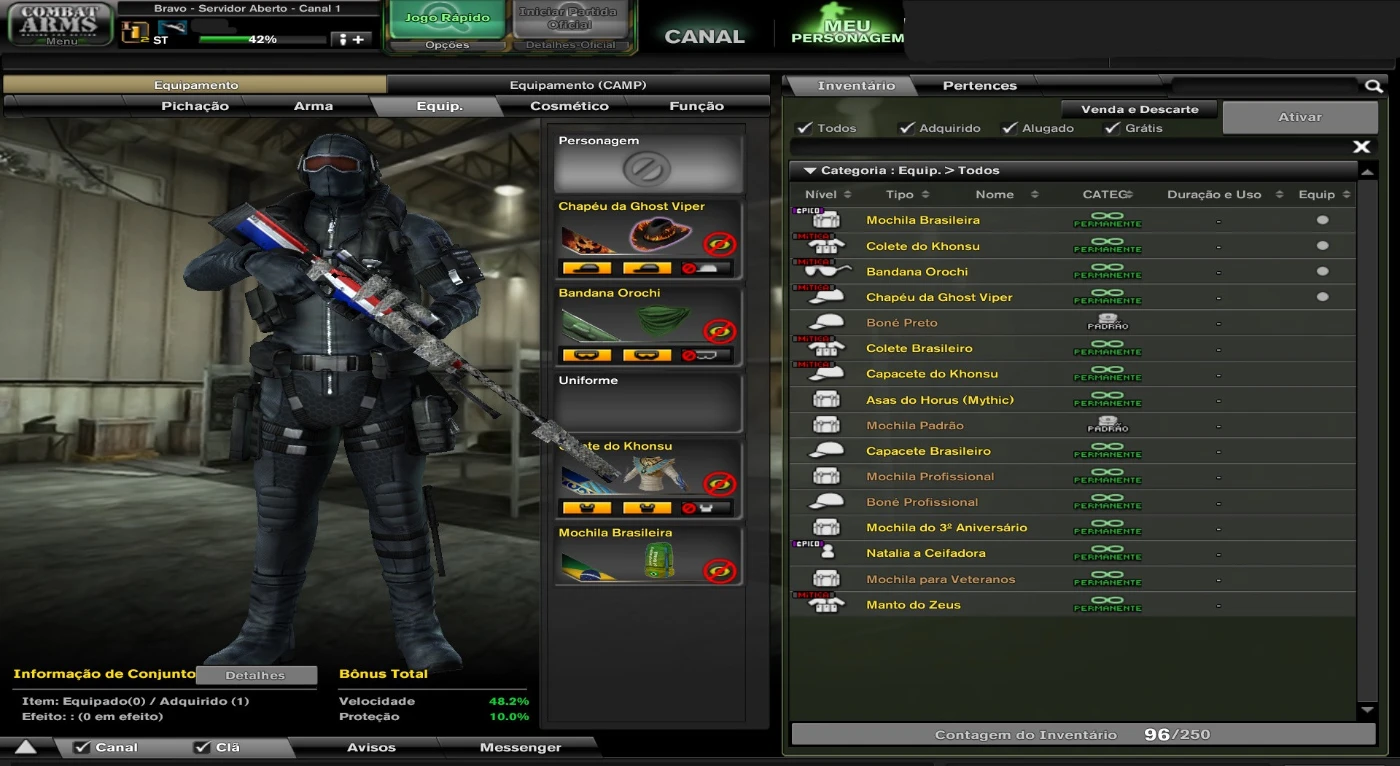Open the search magnifier icon
This screenshot has width=1400, height=766.
tap(1373, 86)
